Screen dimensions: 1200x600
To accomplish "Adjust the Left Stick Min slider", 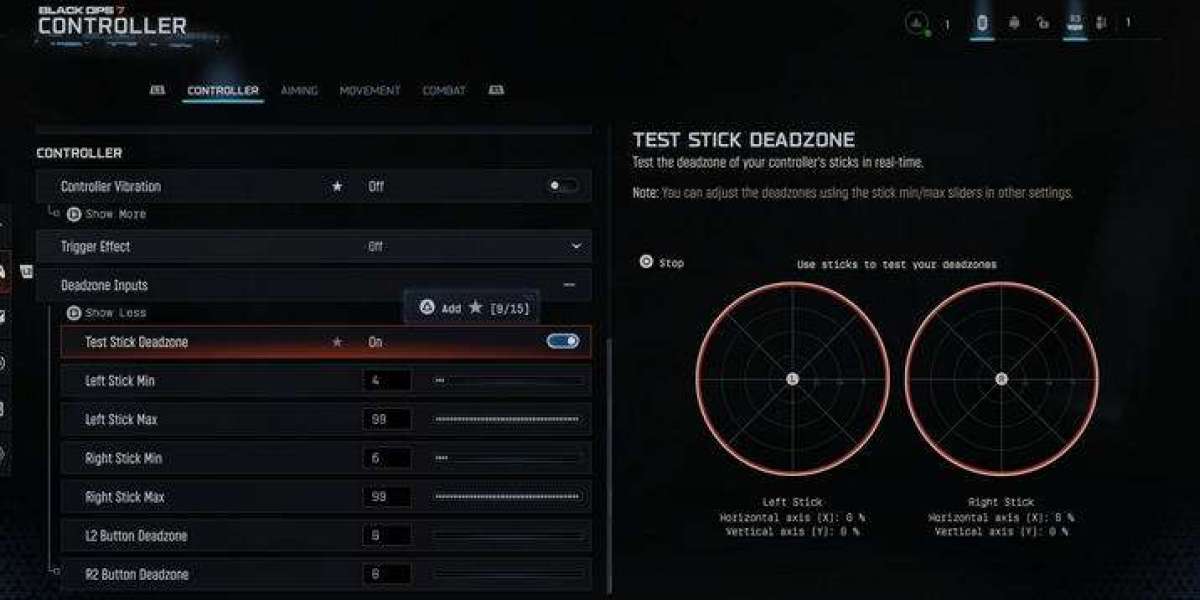I will pyautogui.click(x=508, y=381).
